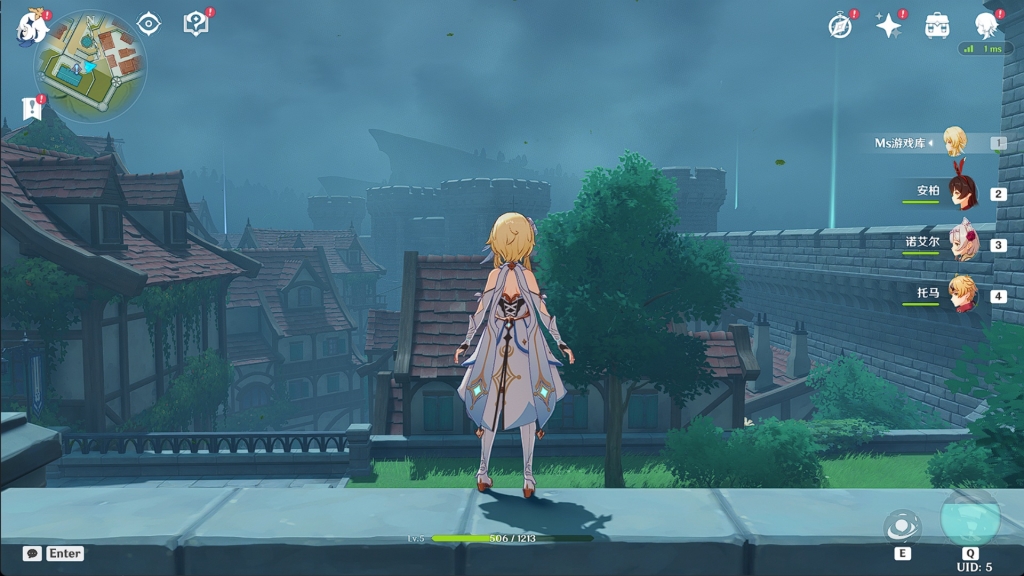Switch to party member 诺艾尔
Screen dimensions: 1024x576
pos(962,243)
